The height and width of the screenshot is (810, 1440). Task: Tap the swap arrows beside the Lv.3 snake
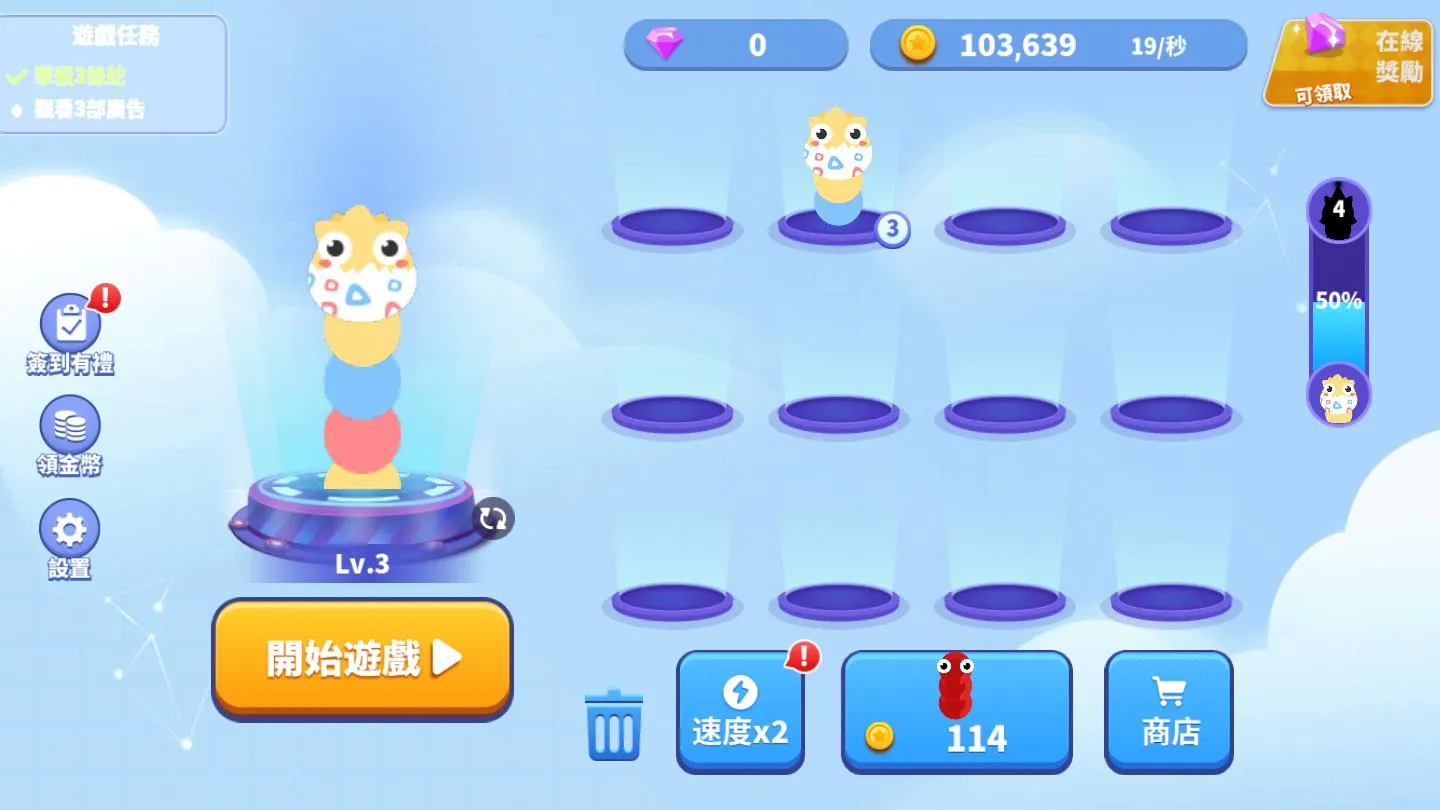(491, 519)
